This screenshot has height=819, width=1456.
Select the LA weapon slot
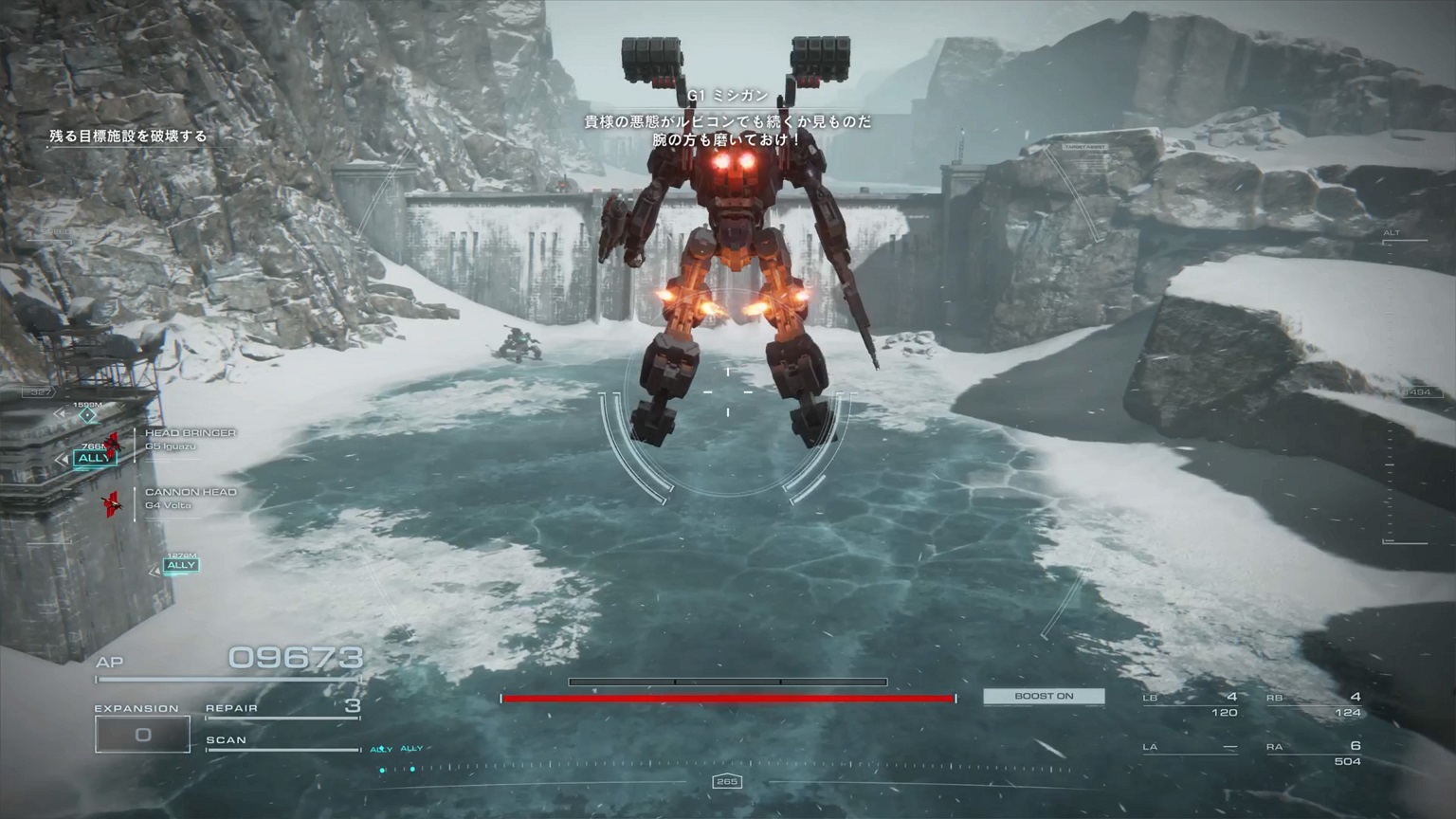coord(1191,748)
